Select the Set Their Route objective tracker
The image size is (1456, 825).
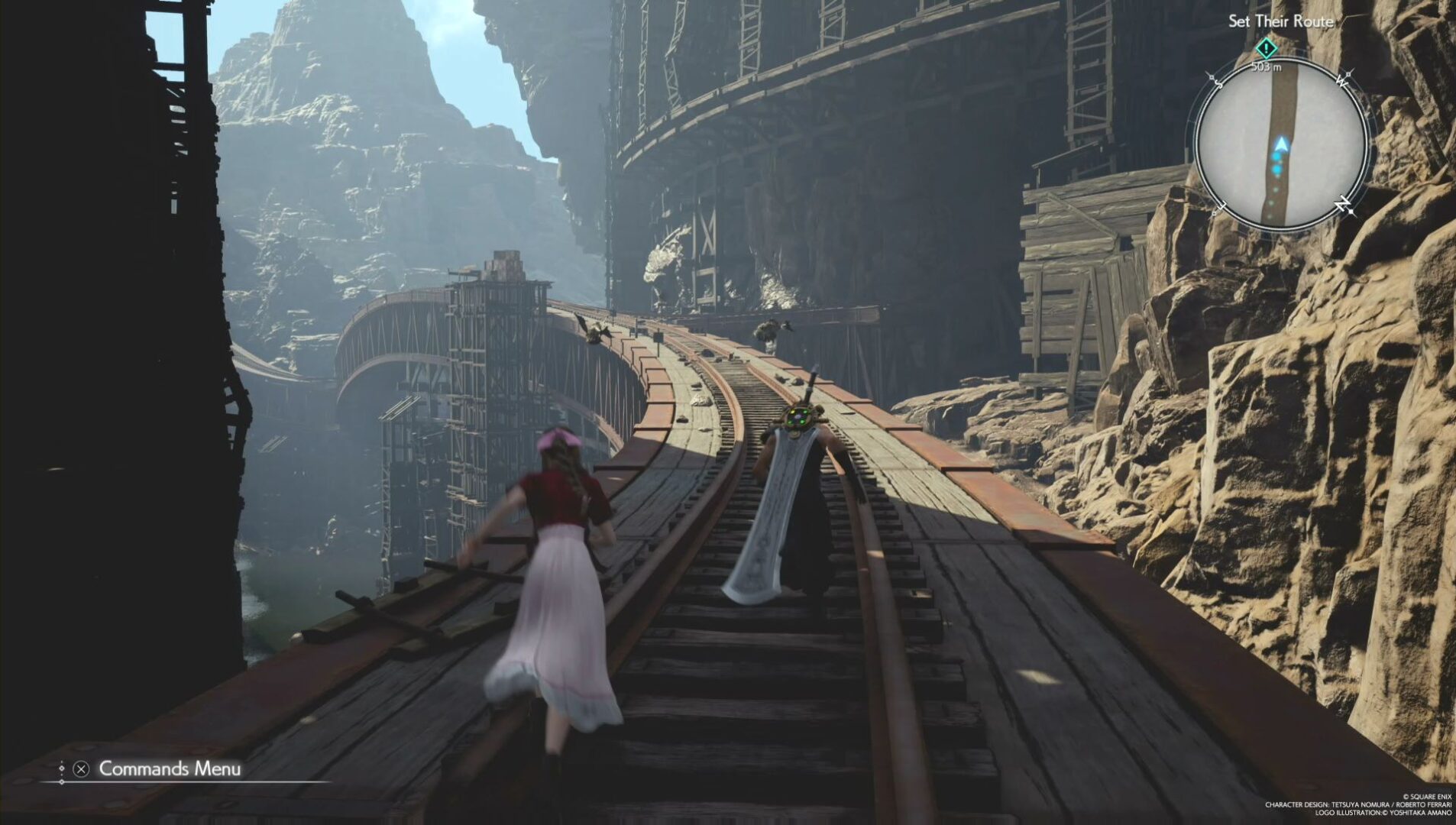pyautogui.click(x=1280, y=21)
